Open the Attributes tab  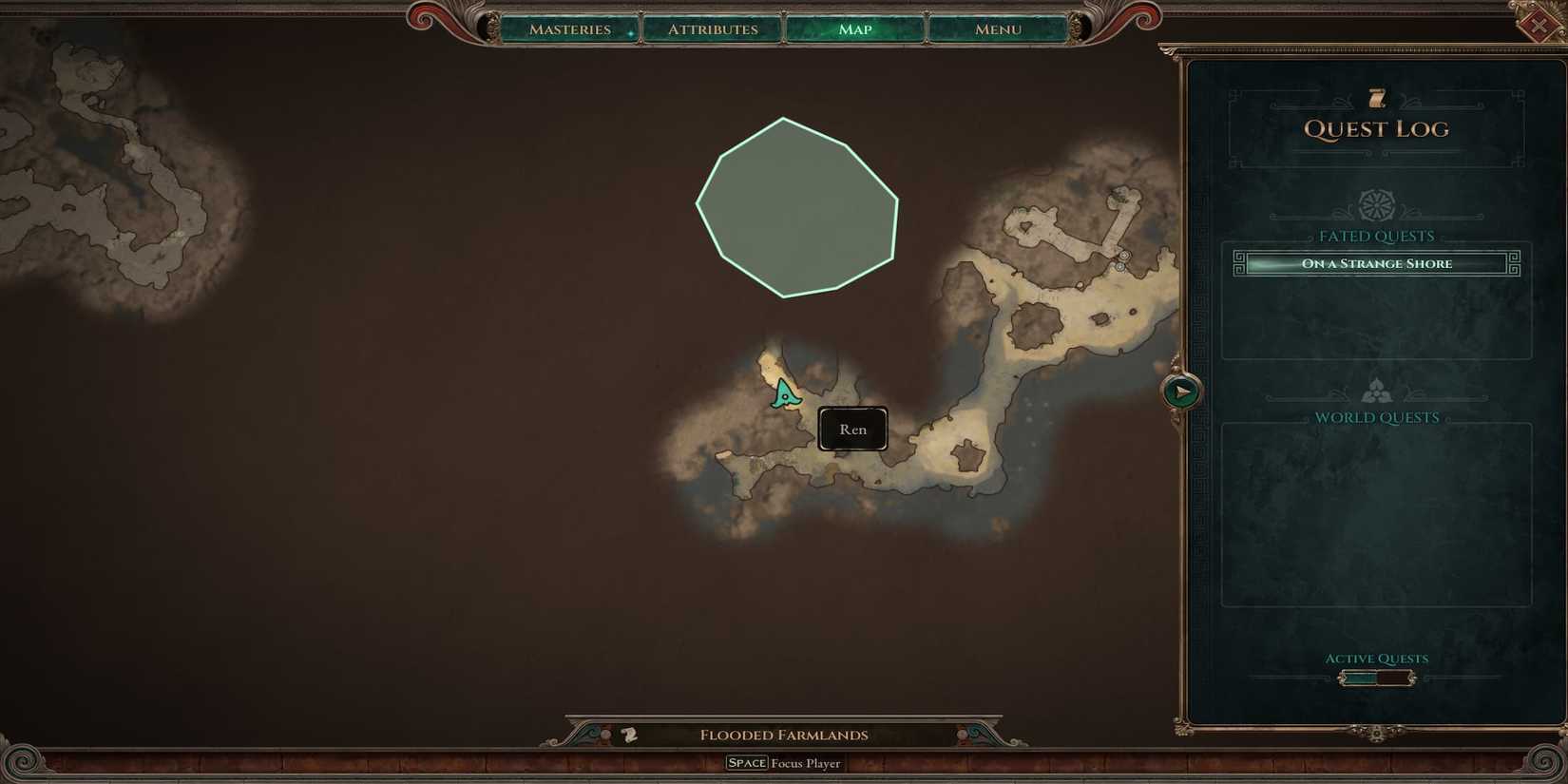click(x=713, y=29)
